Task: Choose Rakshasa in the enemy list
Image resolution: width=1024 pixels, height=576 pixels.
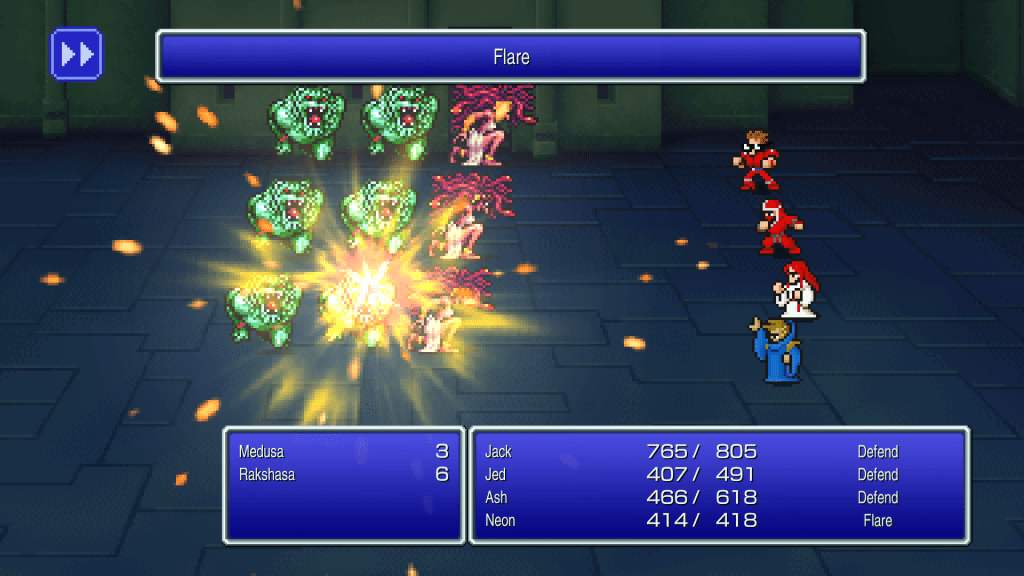Action: [343, 475]
